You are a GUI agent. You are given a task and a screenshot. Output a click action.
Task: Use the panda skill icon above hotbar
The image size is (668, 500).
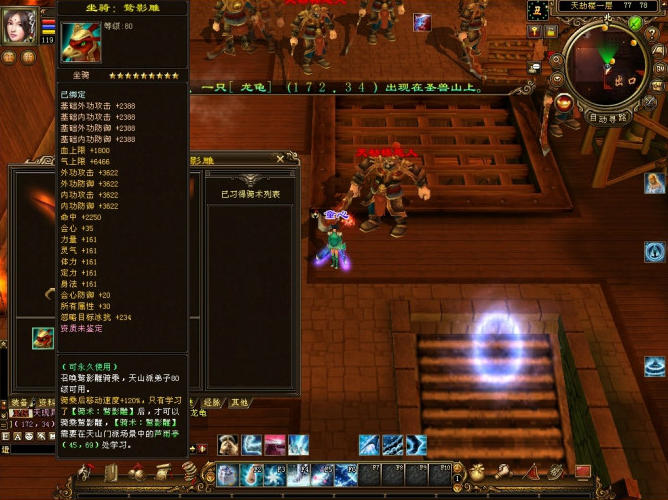228,445
